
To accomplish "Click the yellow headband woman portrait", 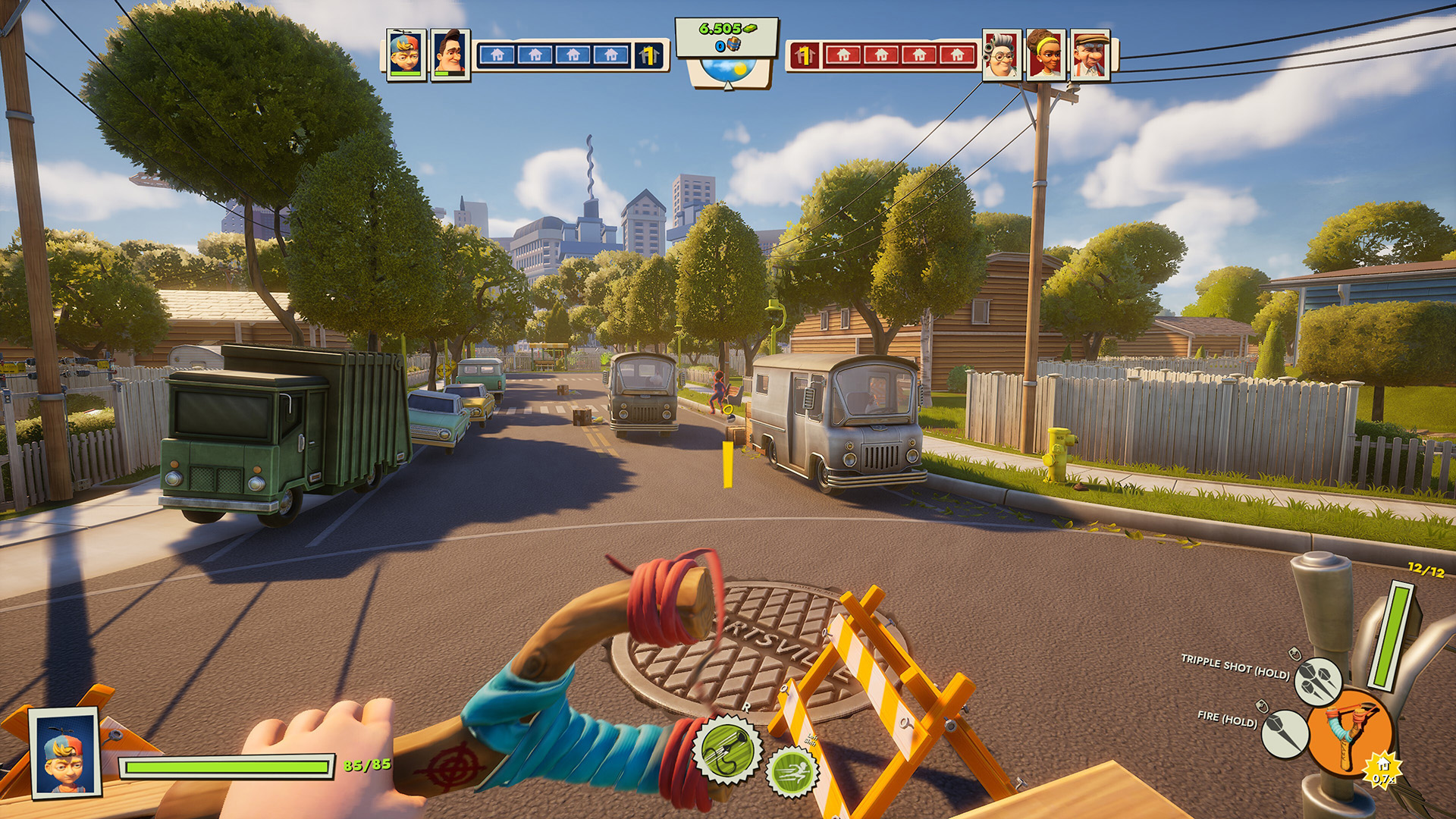I will 1046,55.
